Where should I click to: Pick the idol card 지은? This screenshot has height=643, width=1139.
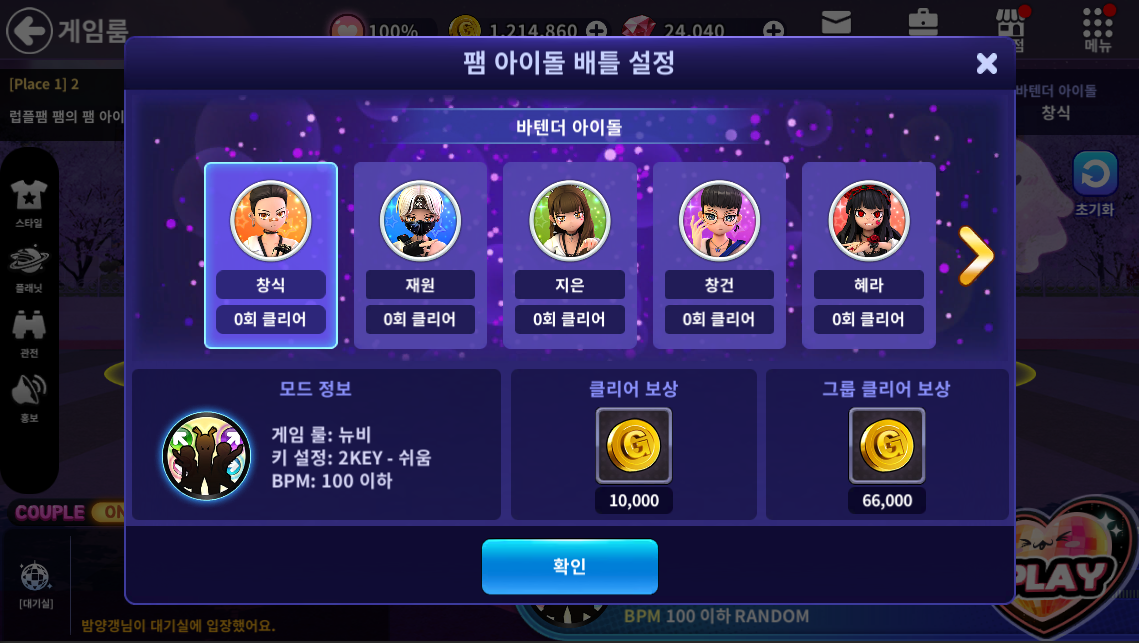click(x=569, y=255)
